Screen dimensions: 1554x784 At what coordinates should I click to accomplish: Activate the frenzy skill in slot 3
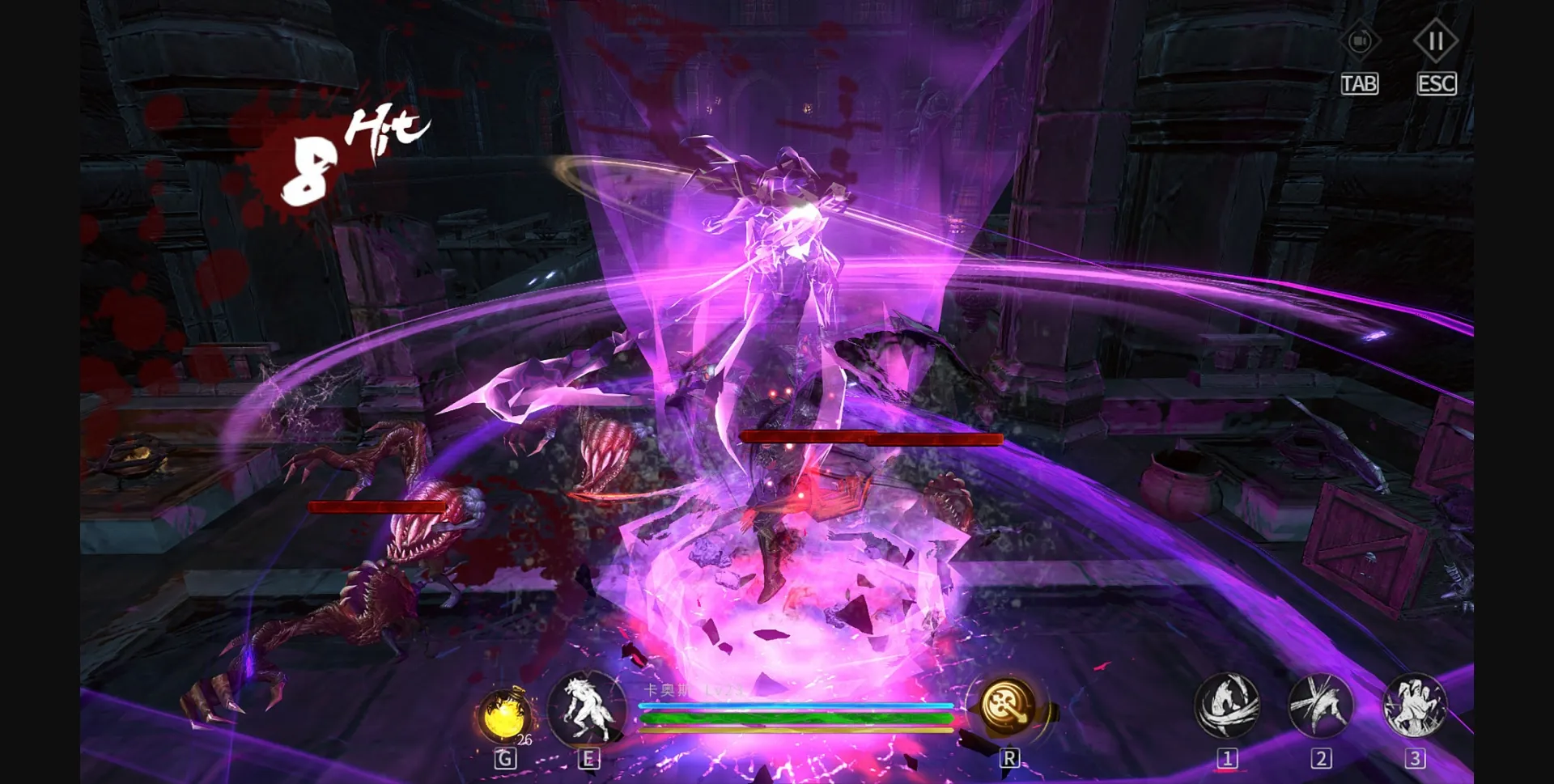click(1413, 706)
